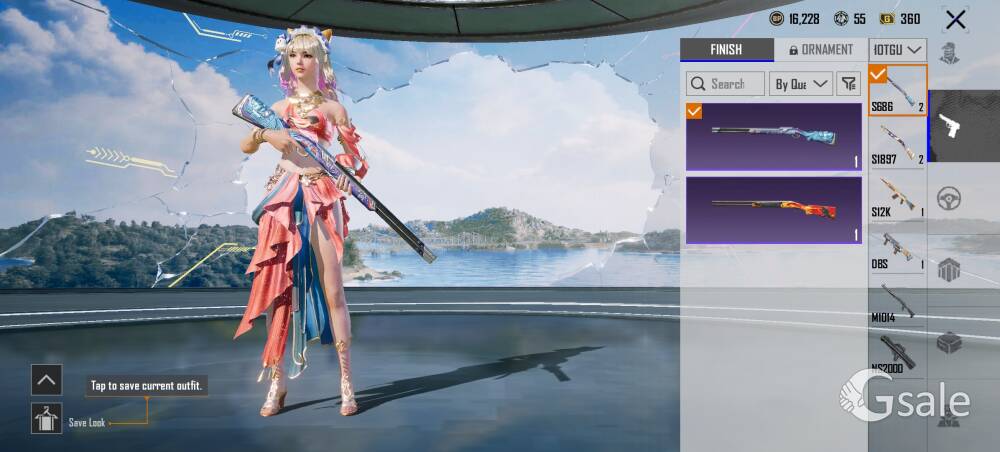Choose the DBS shotgun entry
This screenshot has width=1000, height=452.
(898, 249)
